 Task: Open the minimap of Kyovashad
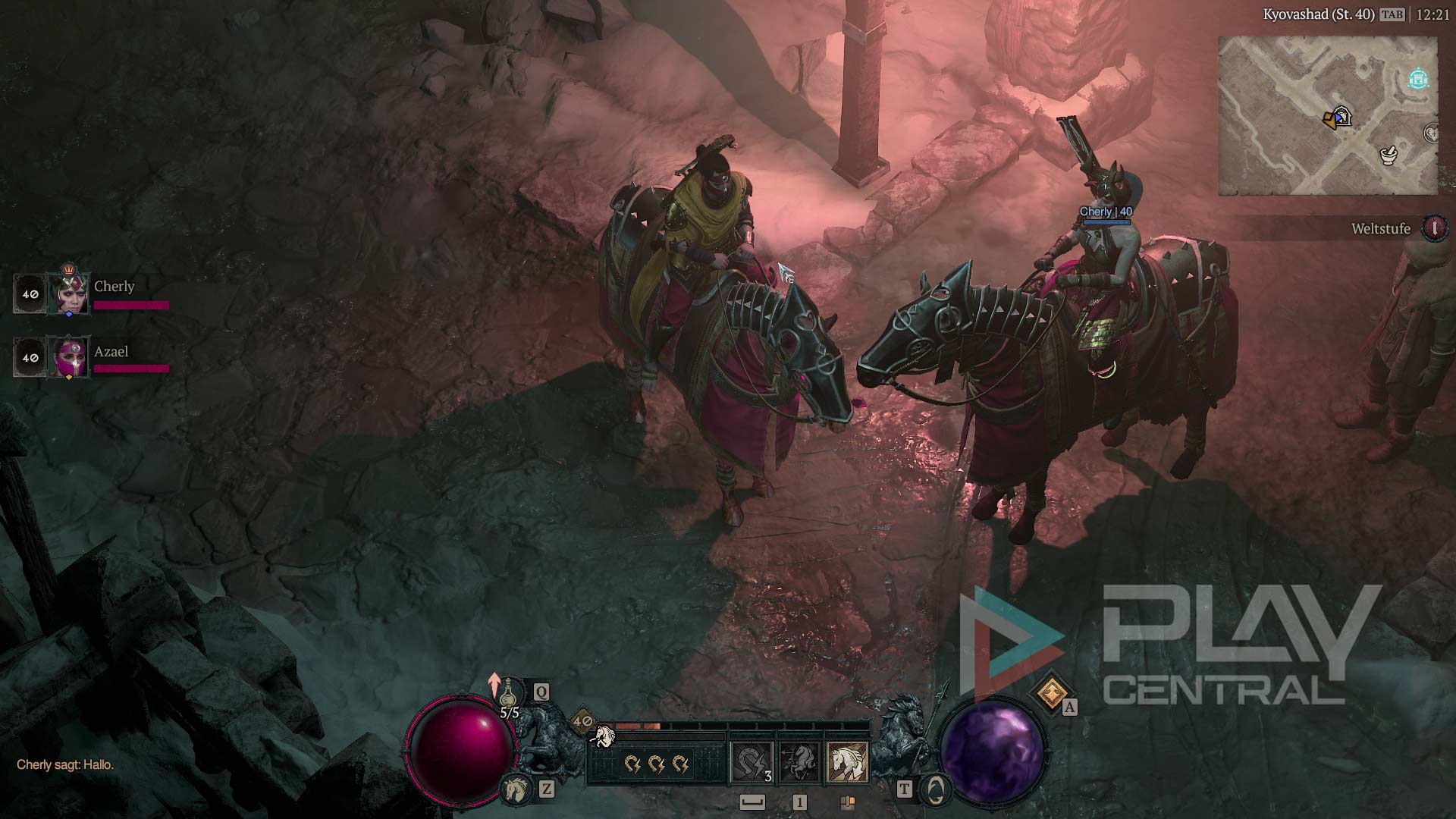click(1327, 115)
